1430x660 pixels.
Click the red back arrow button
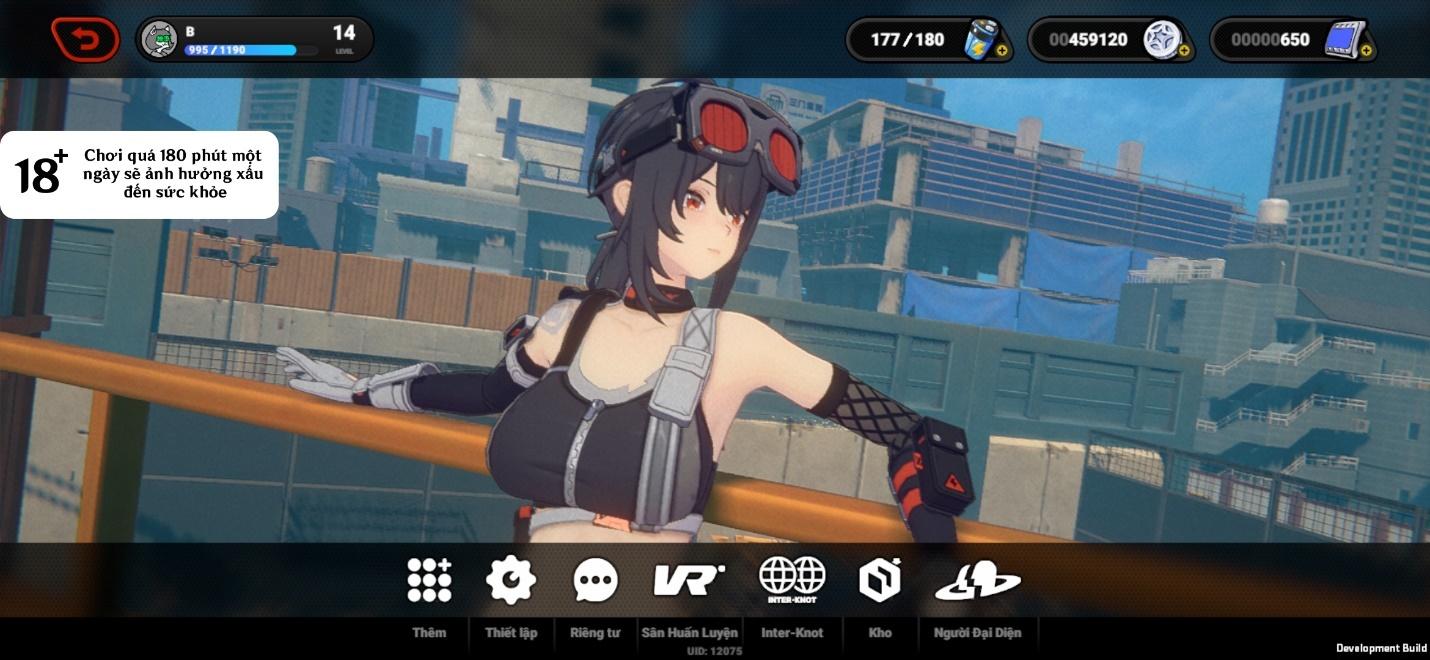[x=85, y=40]
